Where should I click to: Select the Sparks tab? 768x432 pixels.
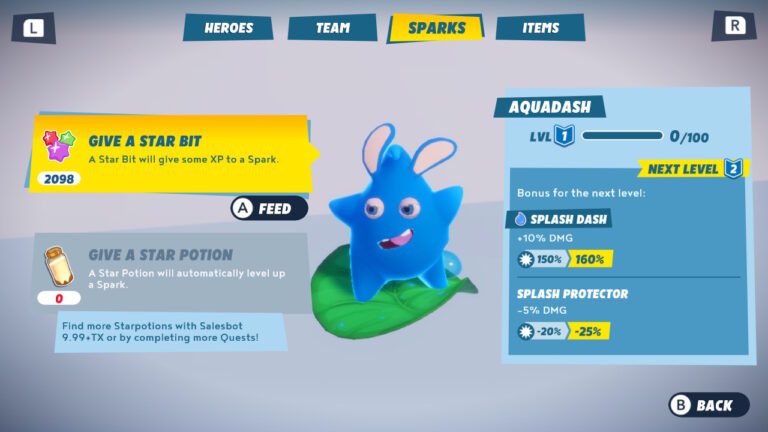click(x=436, y=28)
